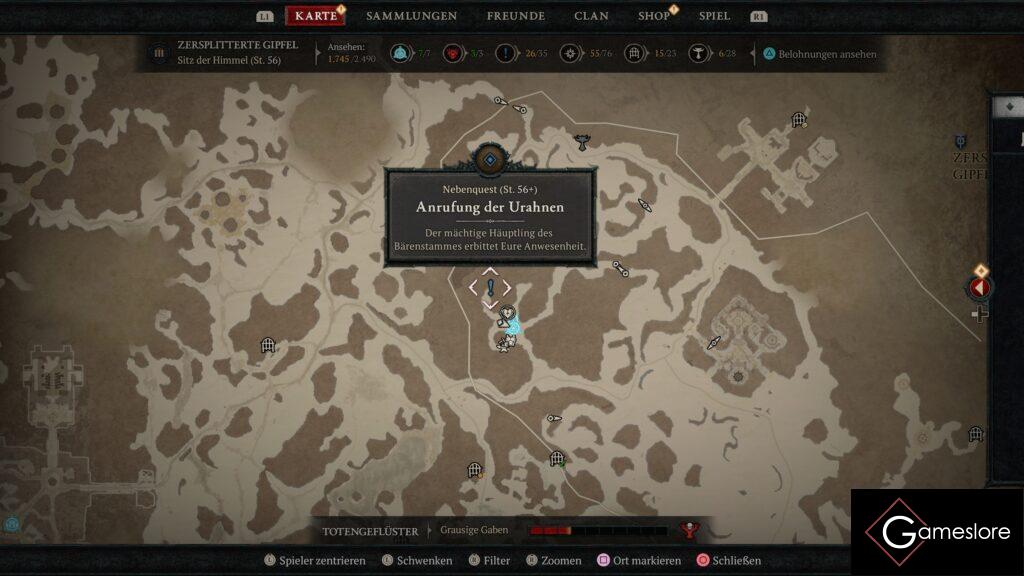This screenshot has width=1024, height=576.
Task: Select the side quest progress icon showing 26/35
Action: (x=506, y=53)
